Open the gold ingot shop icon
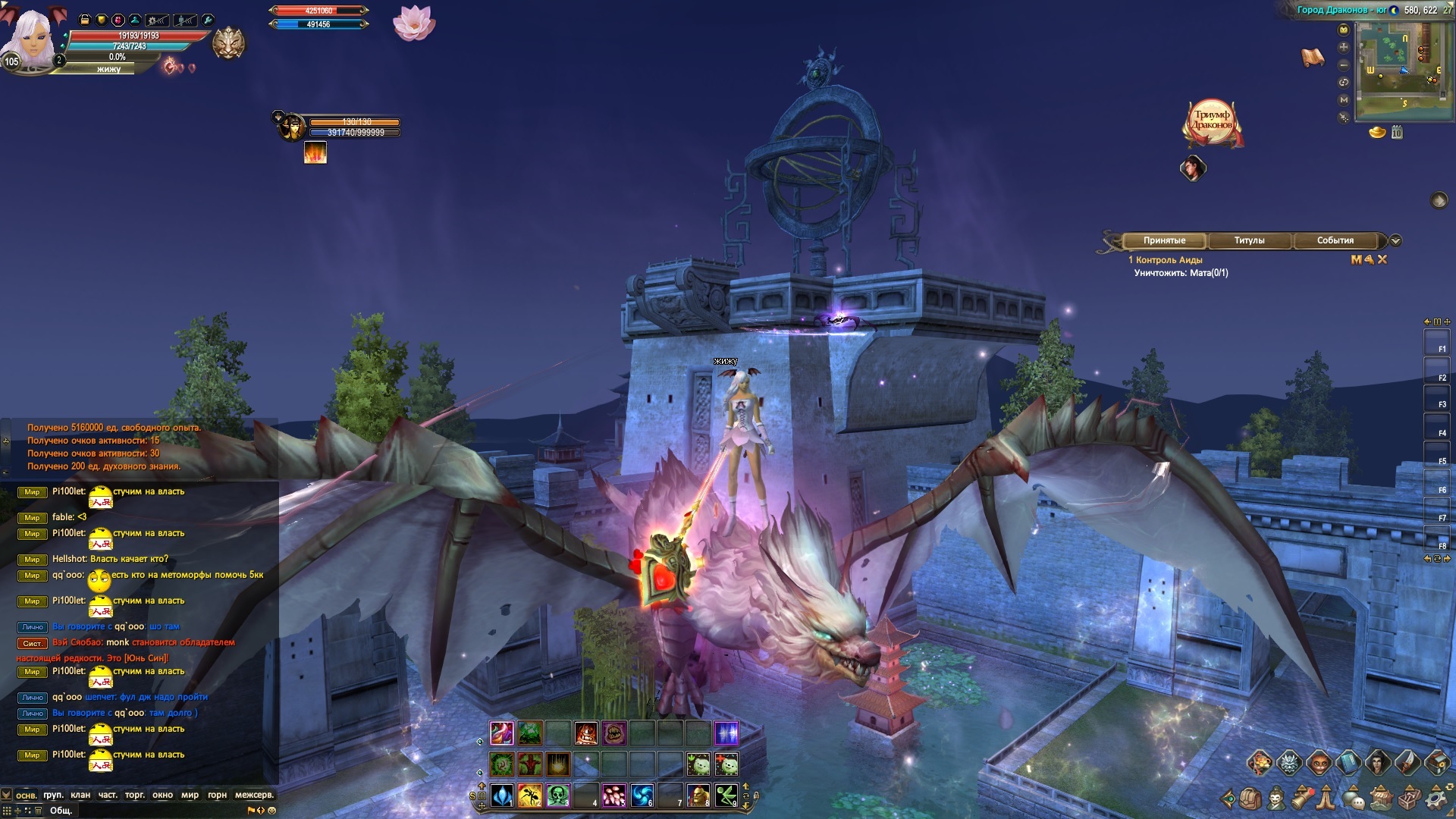1456x819 pixels. click(1377, 133)
